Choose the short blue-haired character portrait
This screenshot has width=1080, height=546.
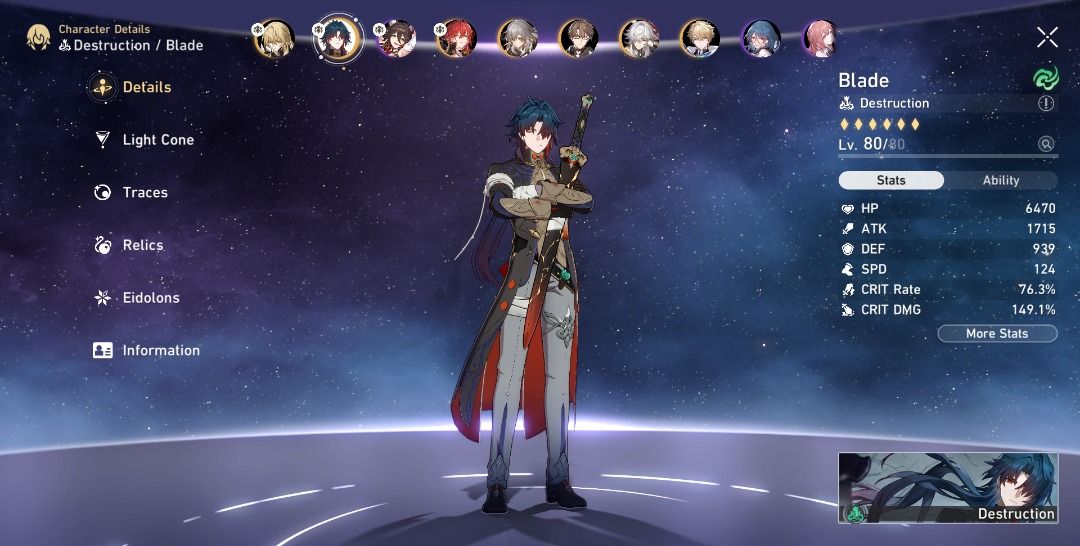(x=761, y=39)
